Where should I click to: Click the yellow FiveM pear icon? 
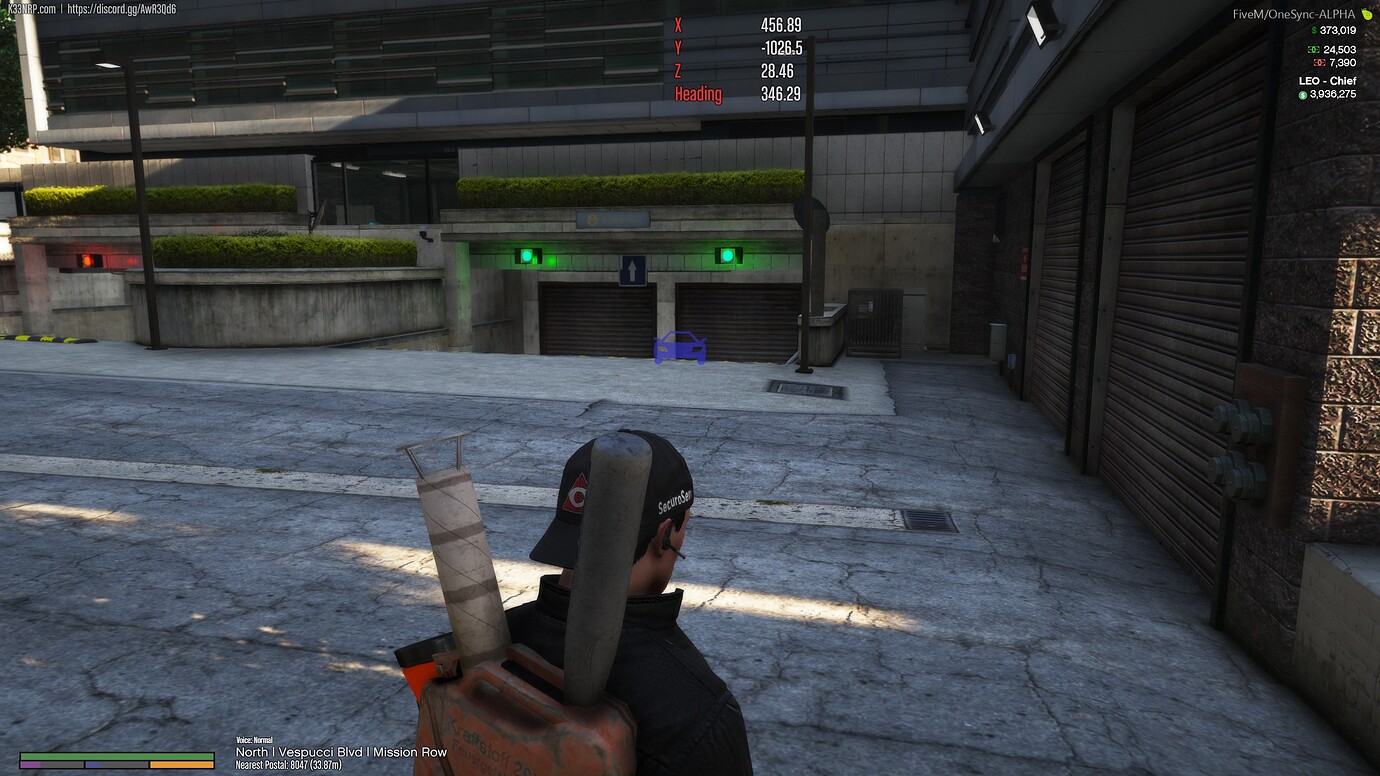(1366, 14)
